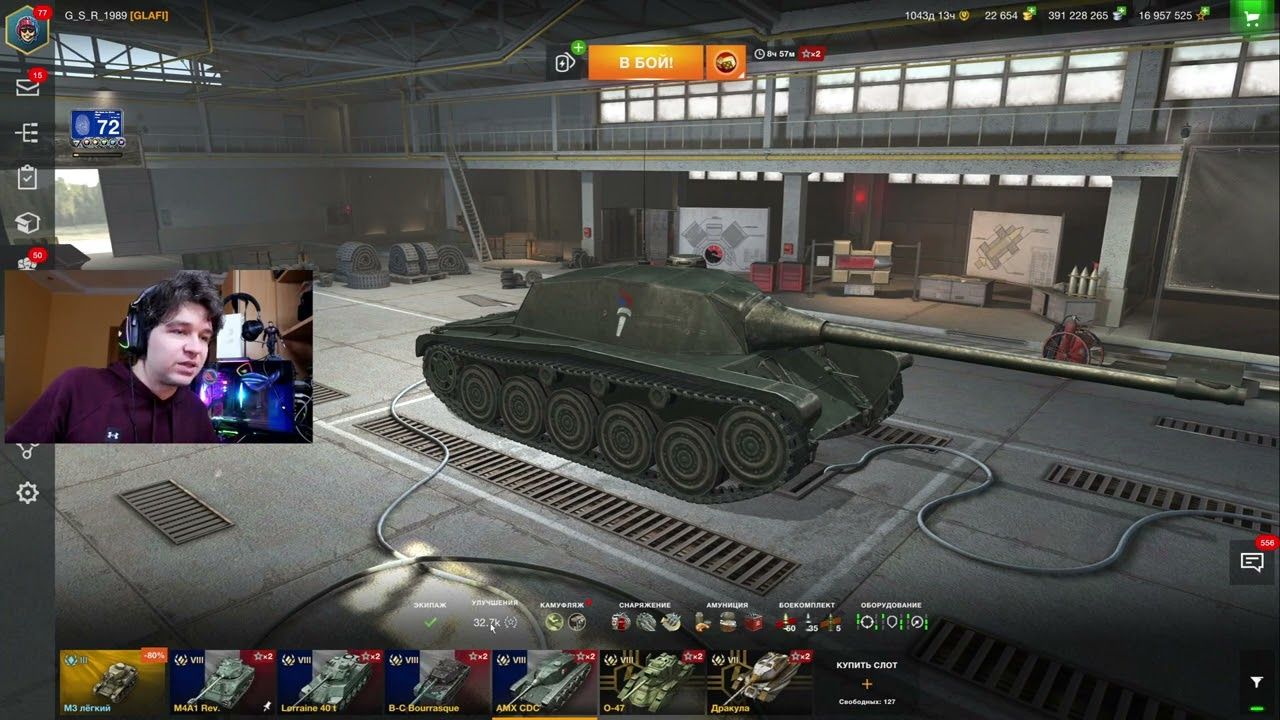
Task: Open the tech tree icon in left sidebar
Action: [x=27, y=132]
